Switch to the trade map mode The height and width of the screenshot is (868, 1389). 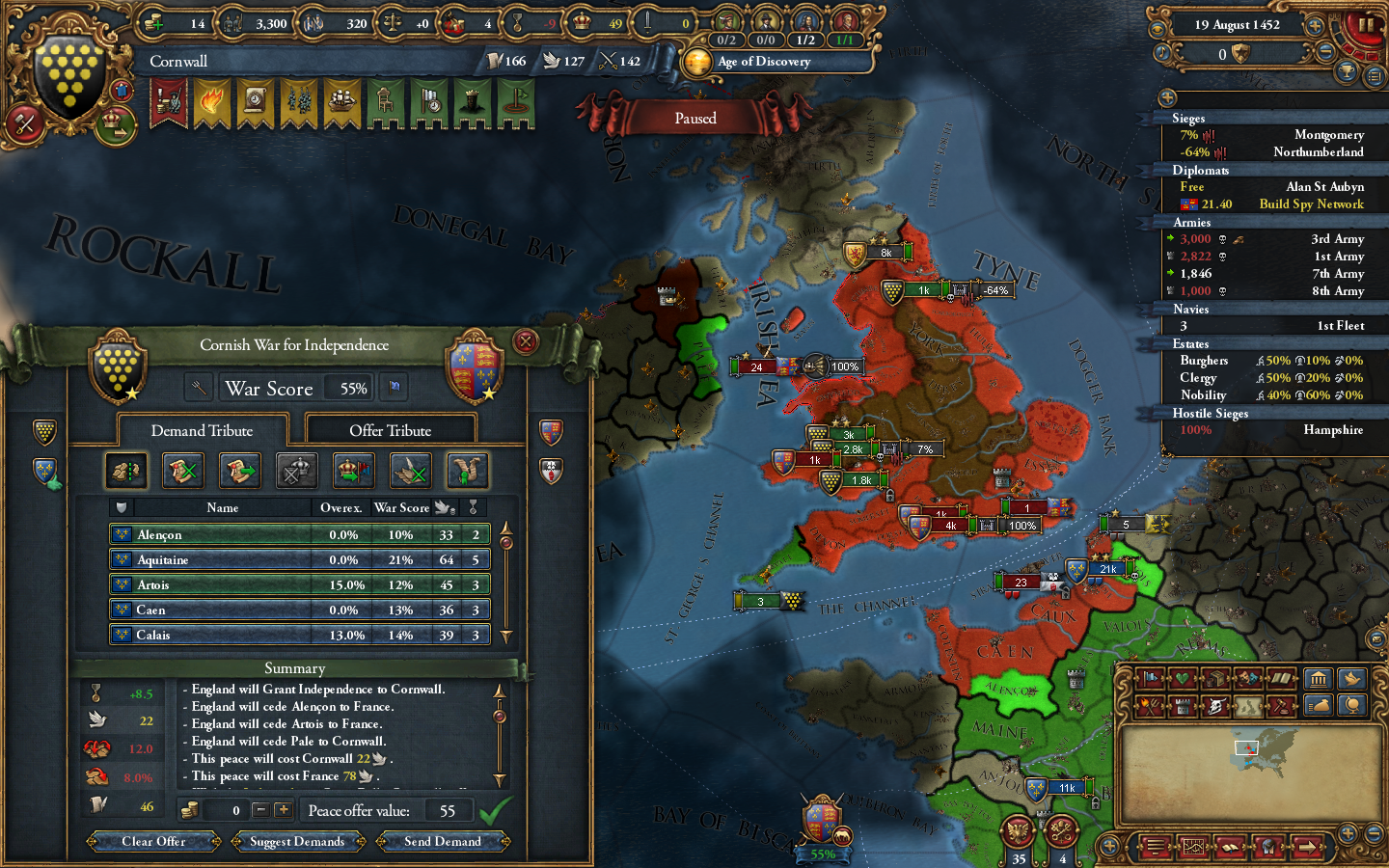click(1215, 679)
